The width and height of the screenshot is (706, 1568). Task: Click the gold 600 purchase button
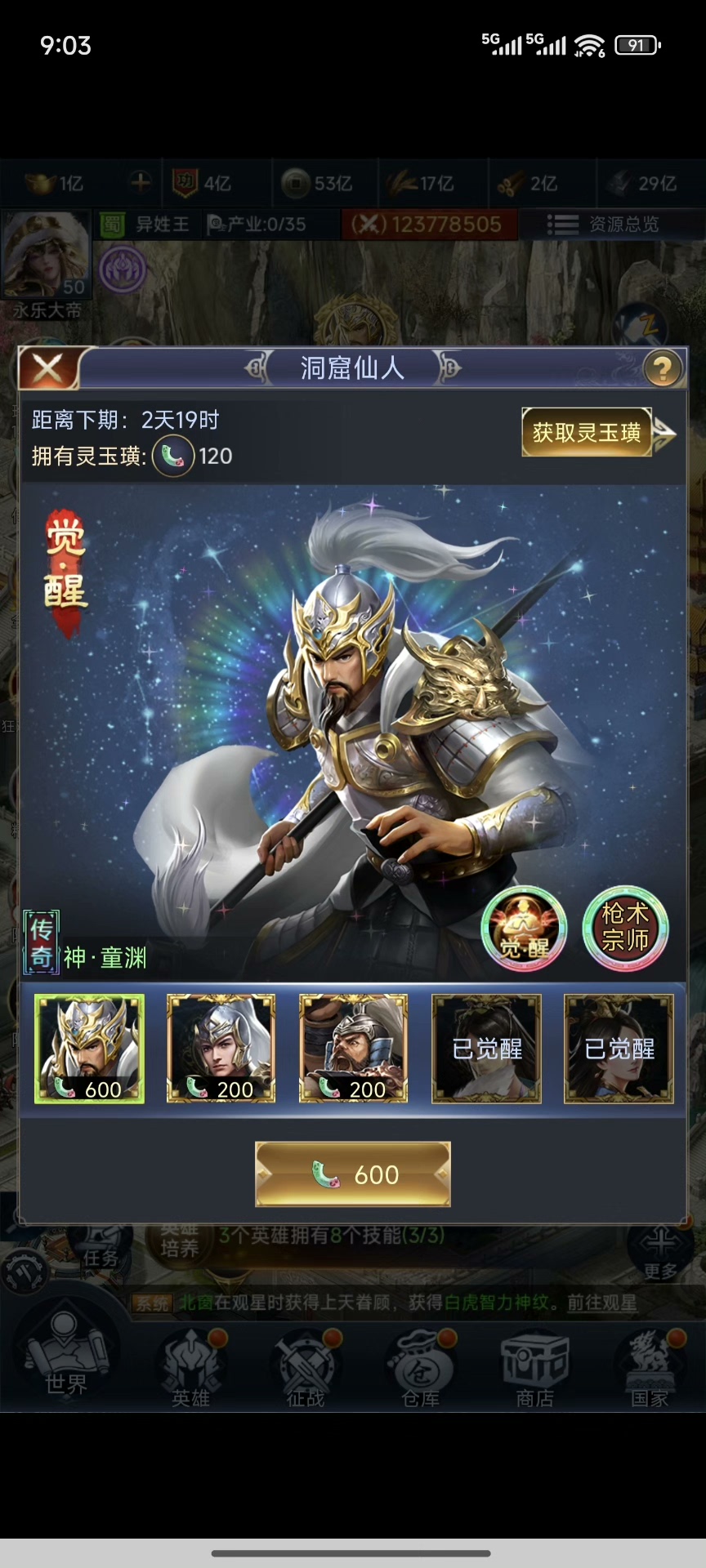coord(353,1174)
